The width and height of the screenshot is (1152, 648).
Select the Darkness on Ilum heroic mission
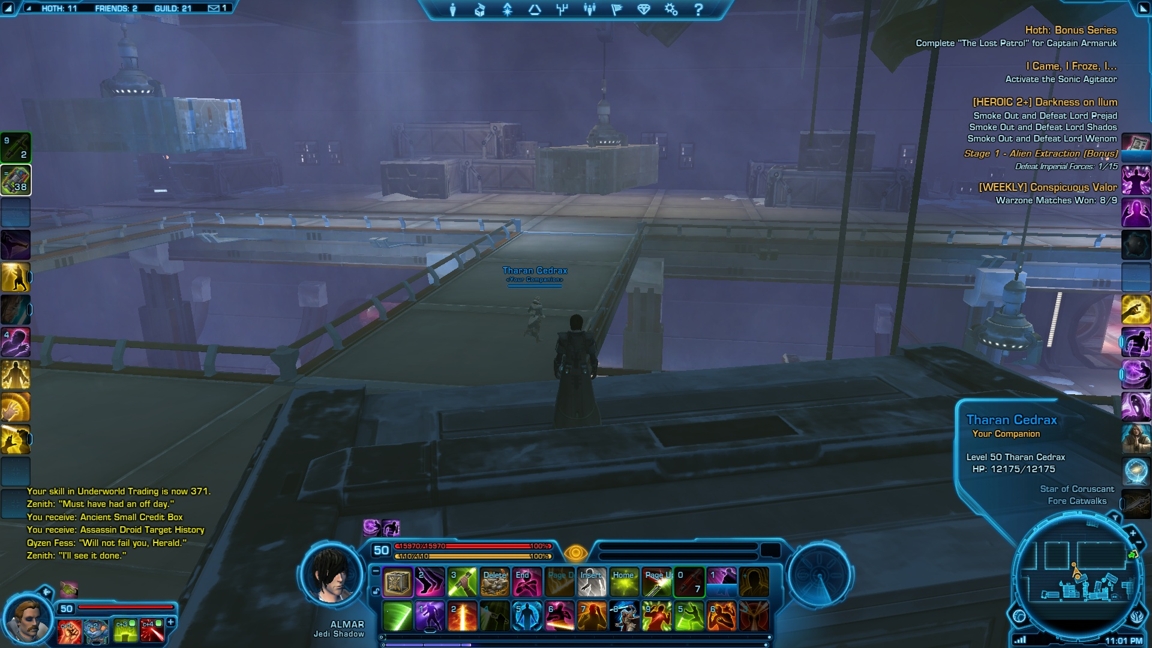point(1044,102)
